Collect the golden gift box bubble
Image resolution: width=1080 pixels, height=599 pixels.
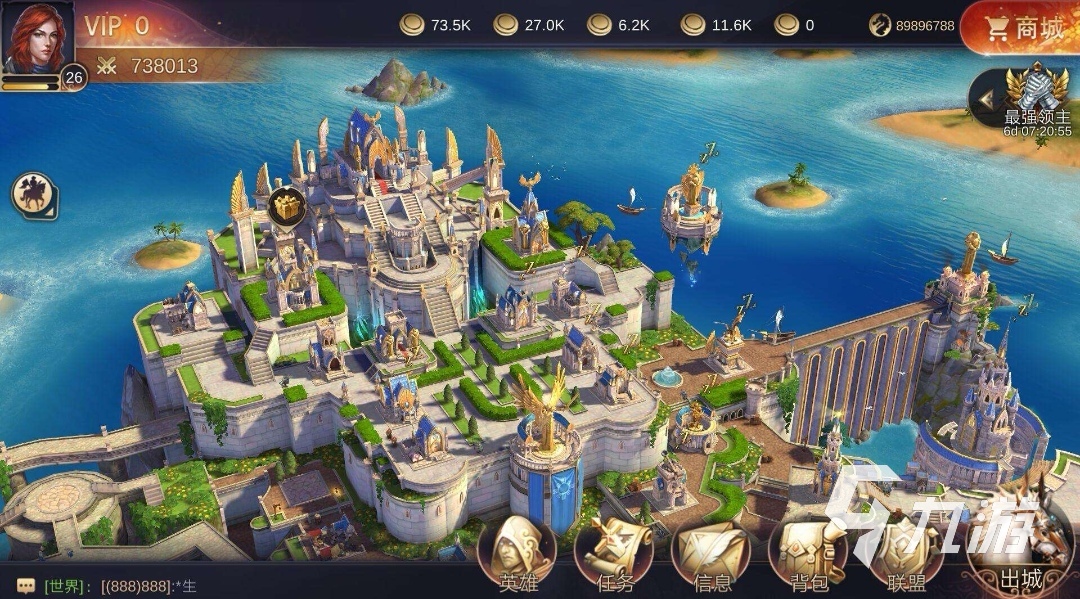pyautogui.click(x=286, y=206)
